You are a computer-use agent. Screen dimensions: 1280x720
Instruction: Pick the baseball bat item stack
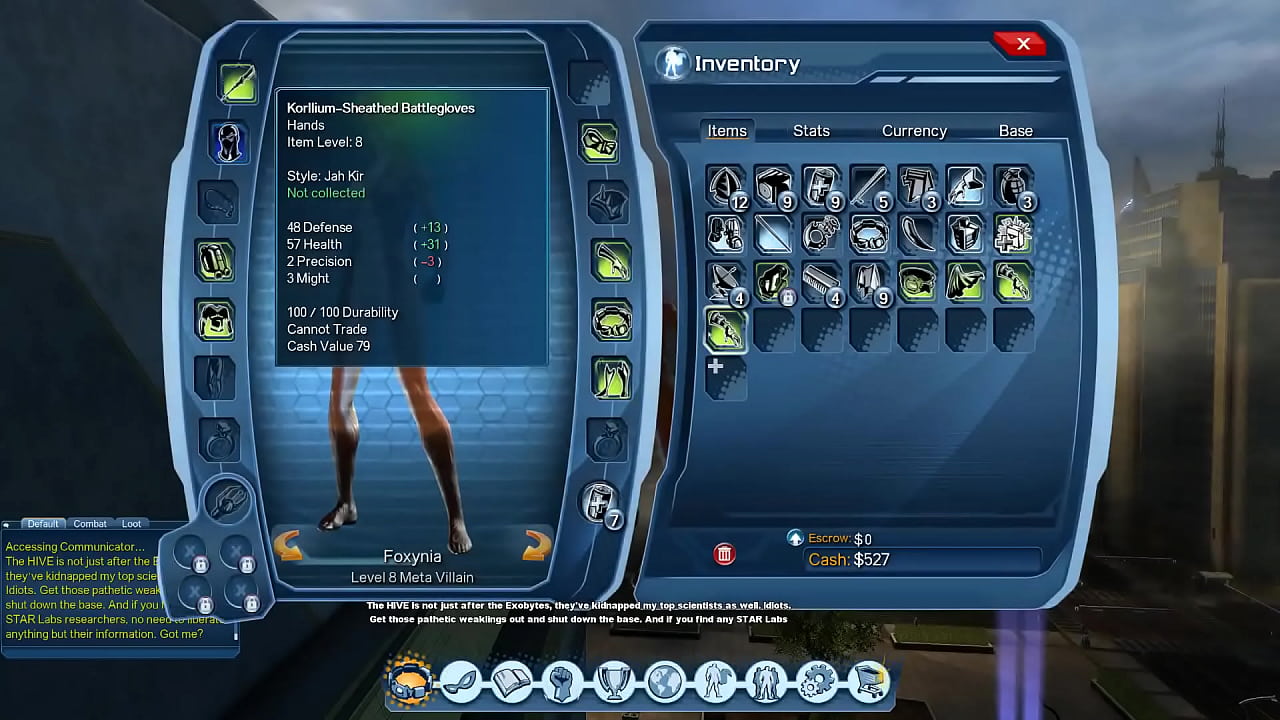pyautogui.click(x=869, y=187)
